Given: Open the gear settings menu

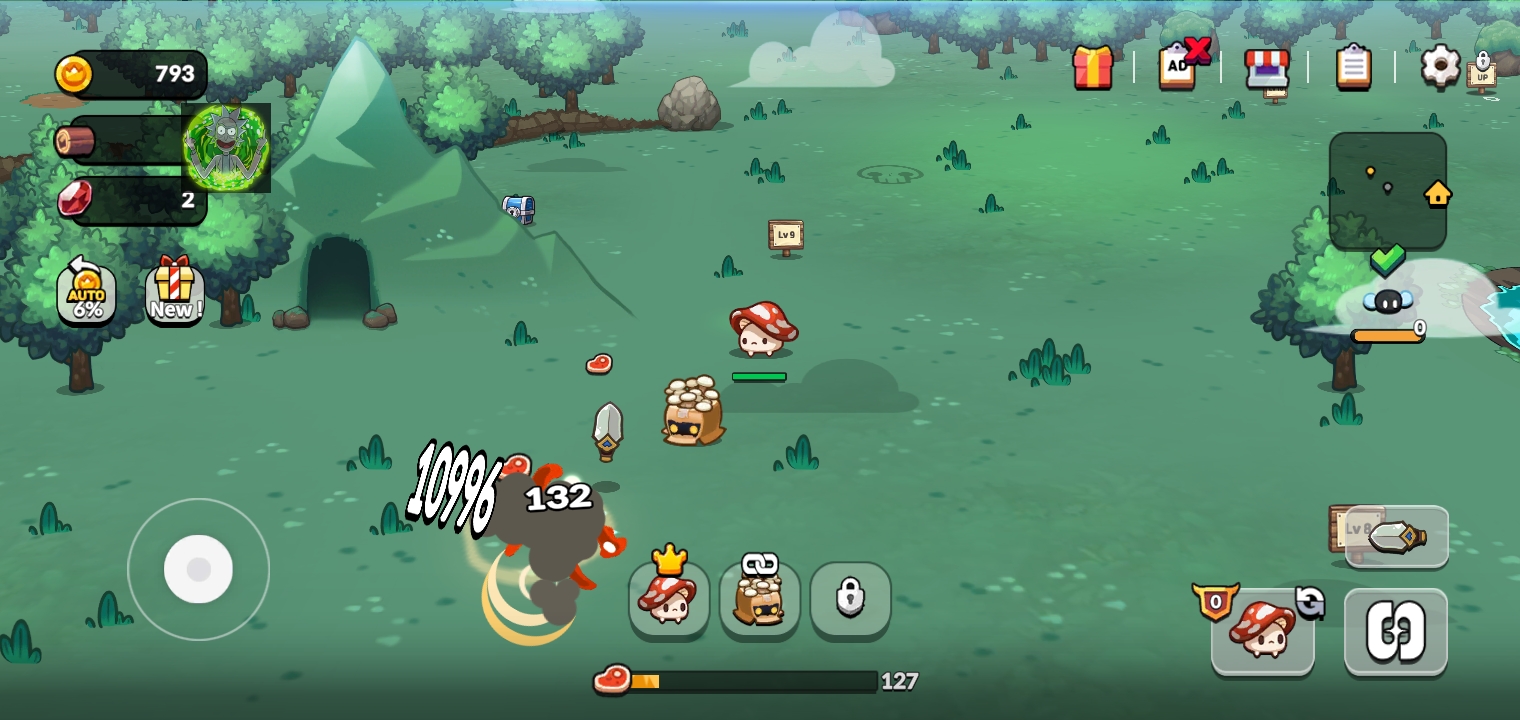Looking at the screenshot, I should [x=1440, y=66].
